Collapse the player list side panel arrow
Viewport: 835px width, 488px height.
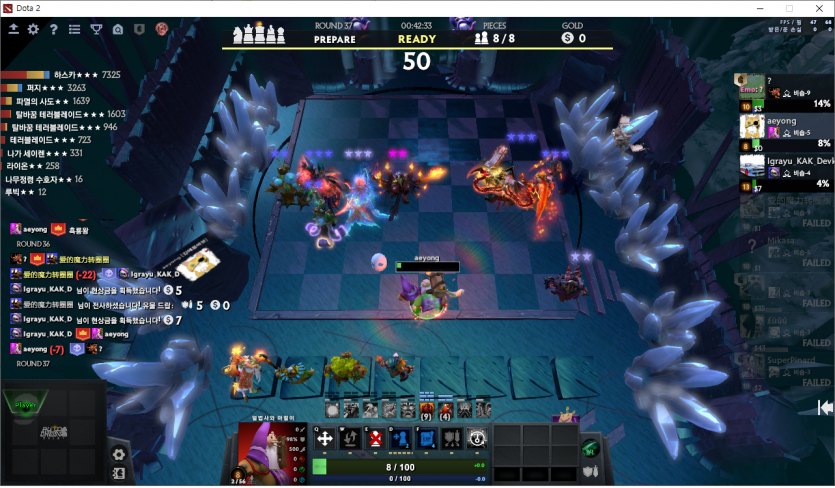pyautogui.click(x=825, y=407)
